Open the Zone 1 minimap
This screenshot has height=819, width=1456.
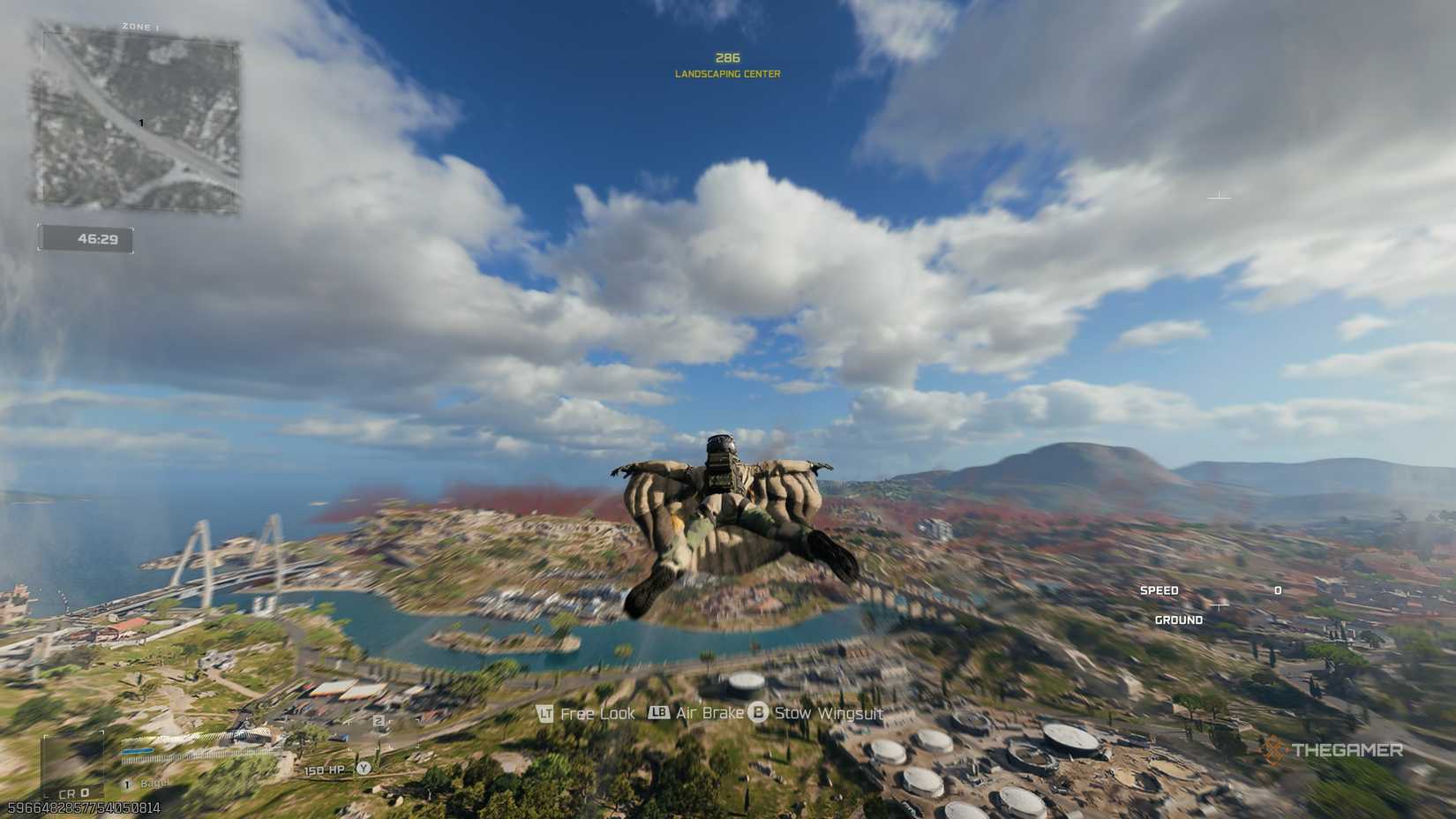(x=137, y=119)
